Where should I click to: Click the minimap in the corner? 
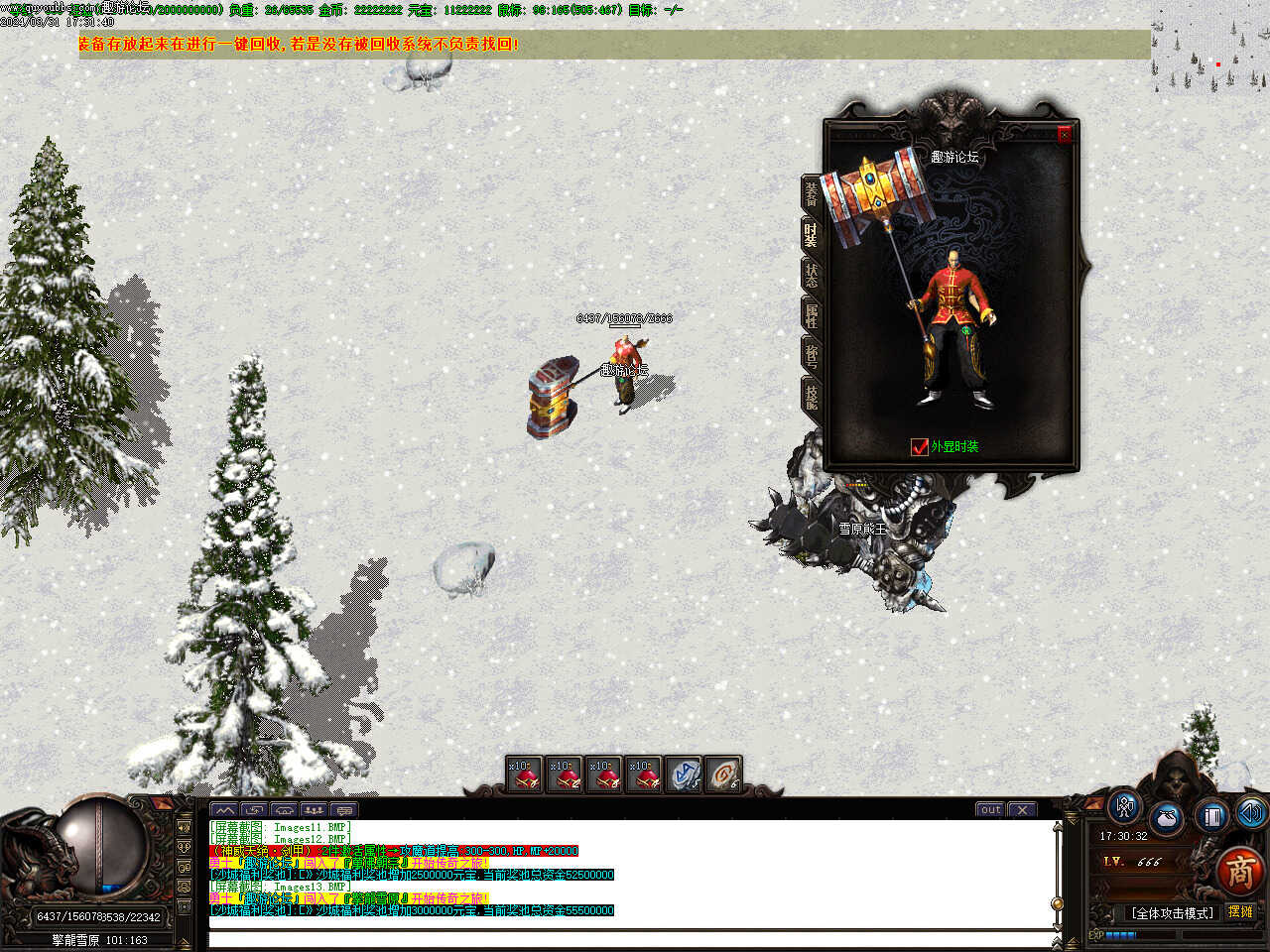1210,50
